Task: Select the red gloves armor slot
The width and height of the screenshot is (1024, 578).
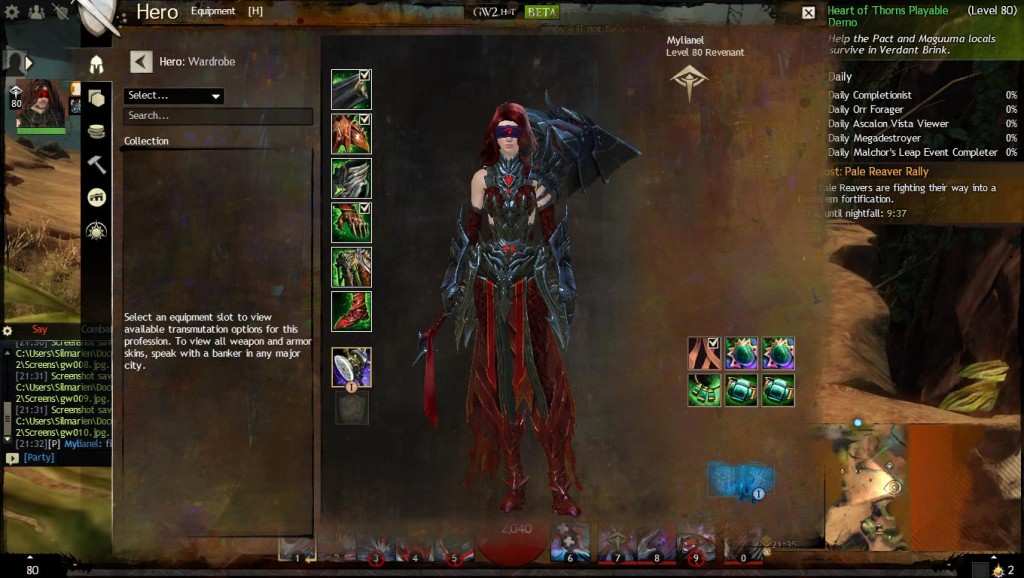Action: coord(351,222)
